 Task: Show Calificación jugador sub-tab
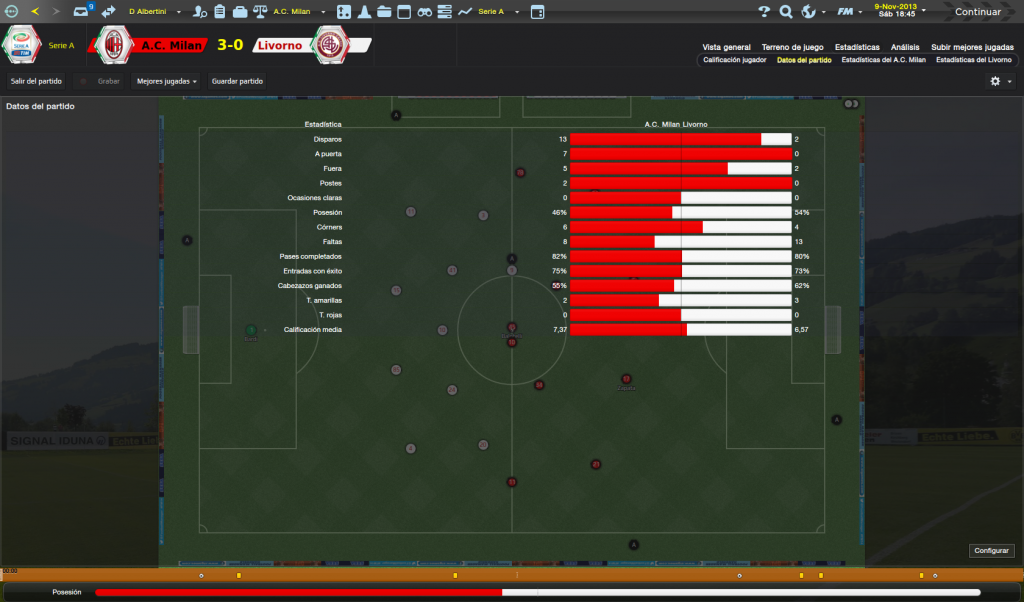click(x=735, y=60)
